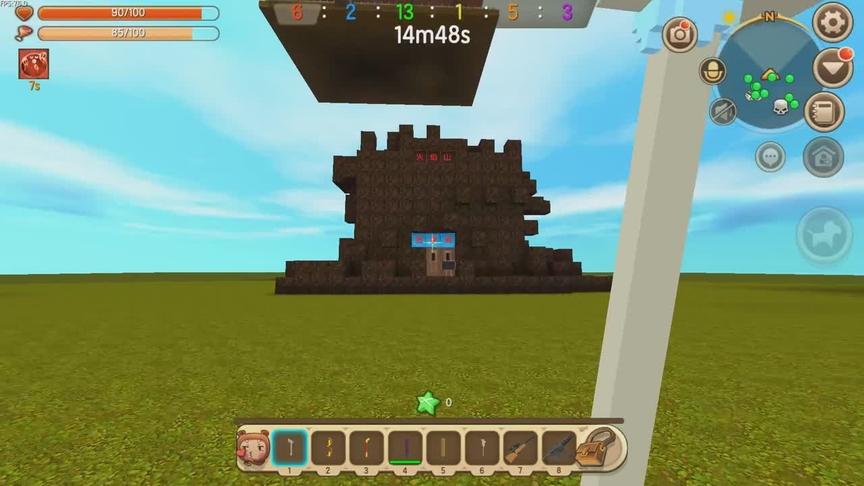
Task: Open the notebook journal button
Action: tap(824, 112)
